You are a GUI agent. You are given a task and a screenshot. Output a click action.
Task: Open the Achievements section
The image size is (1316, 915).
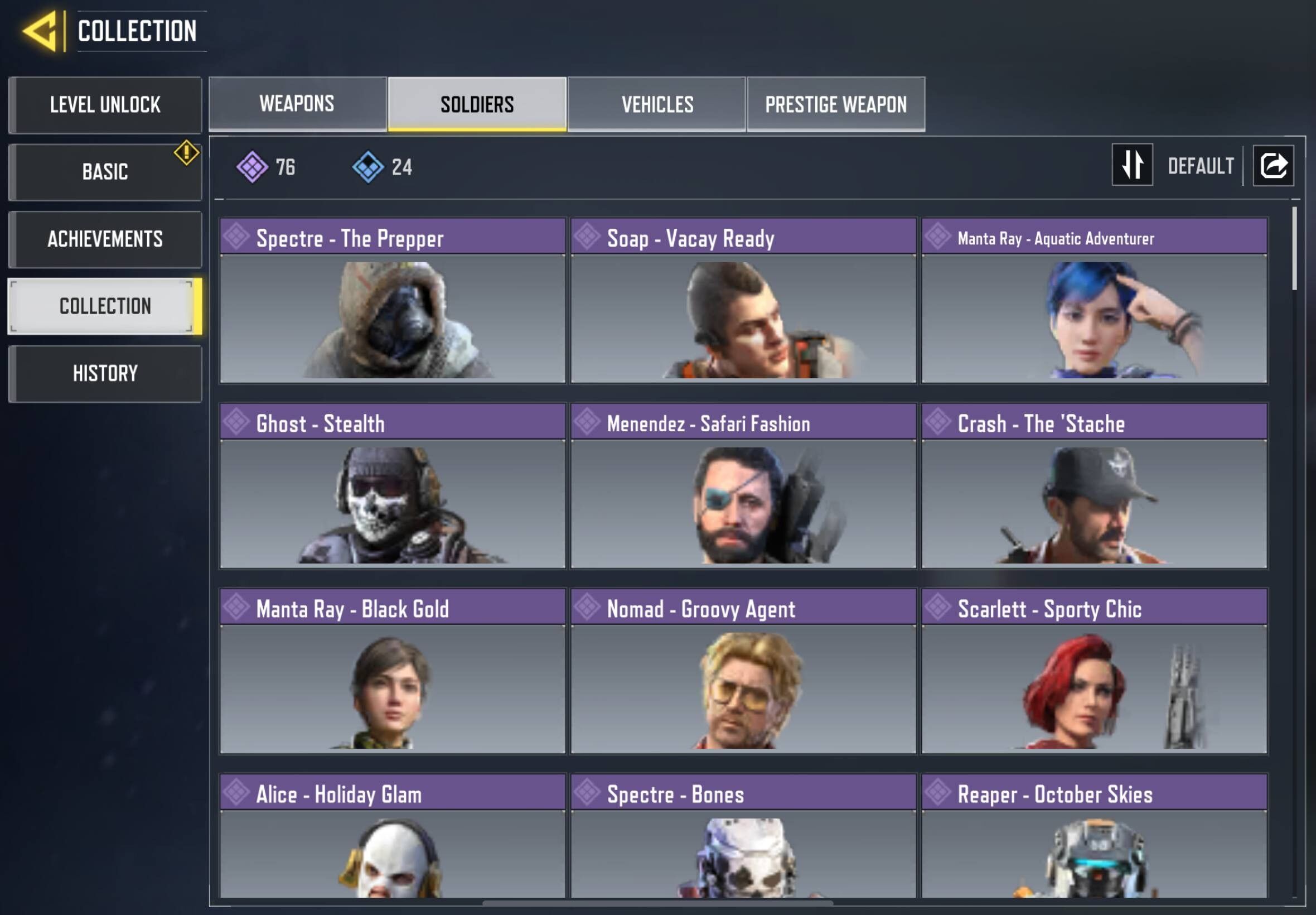point(105,239)
